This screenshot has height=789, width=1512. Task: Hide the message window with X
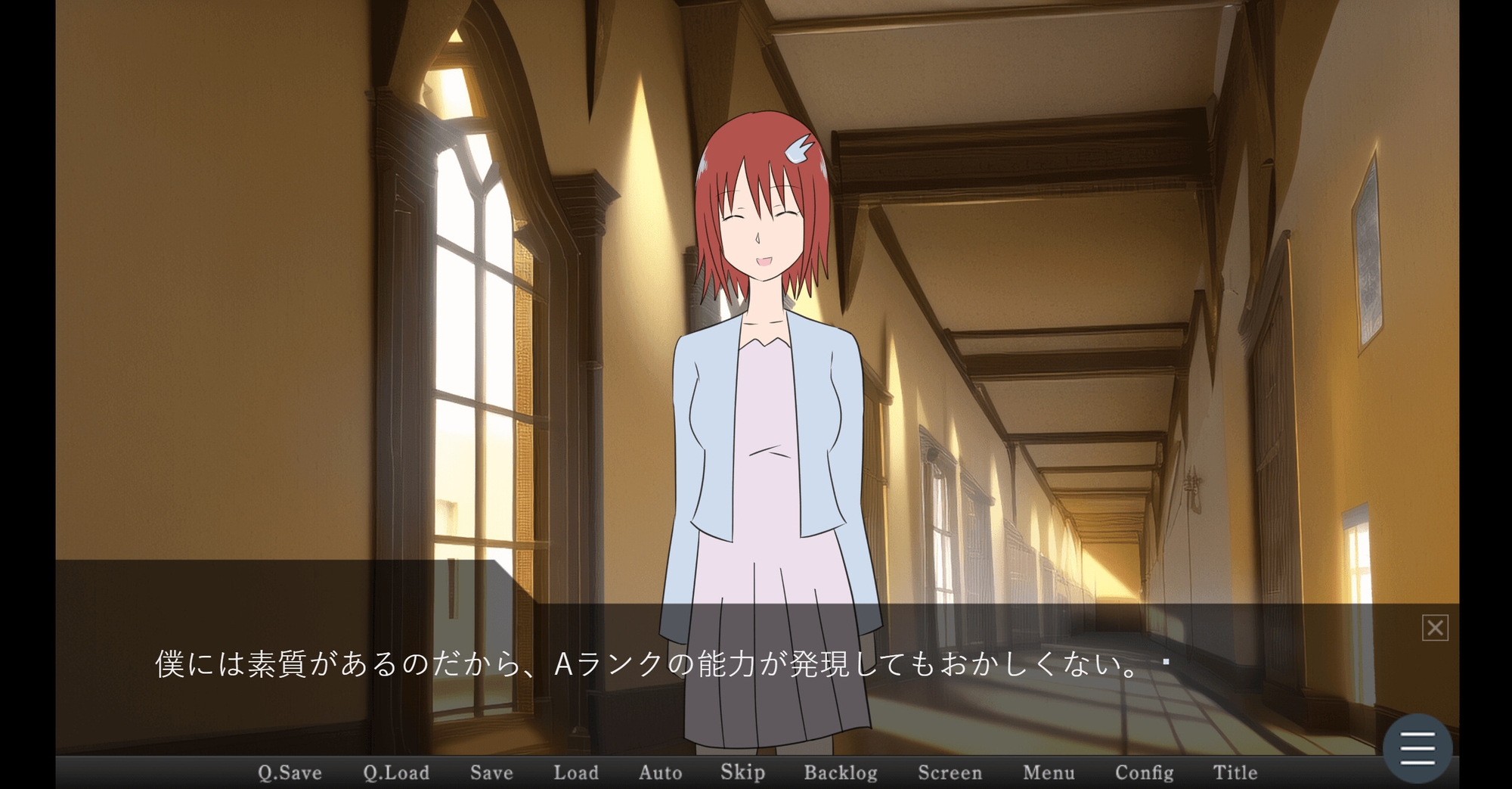pos(1435,628)
